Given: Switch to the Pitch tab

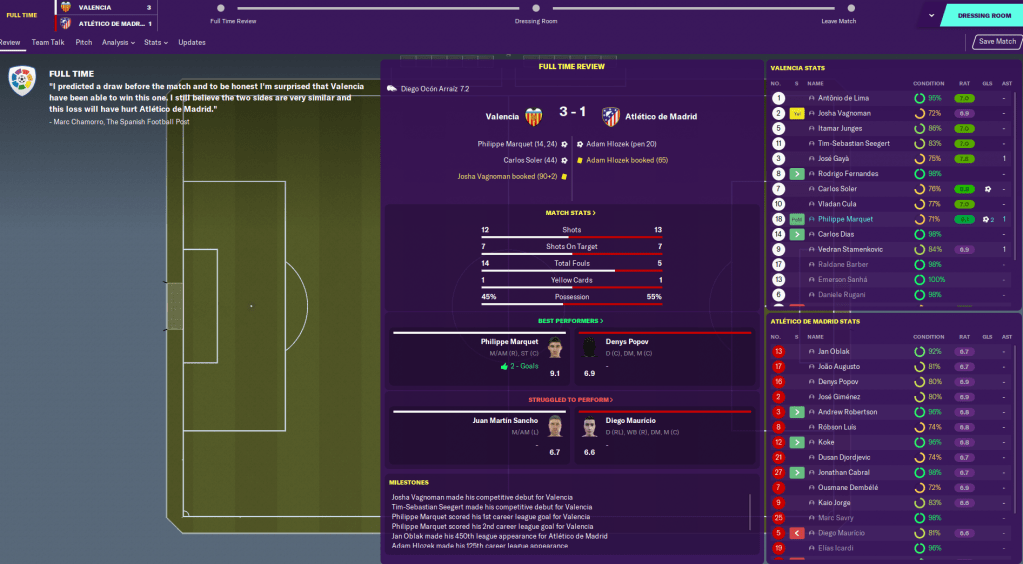Looking at the screenshot, I should pyautogui.click(x=84, y=43).
